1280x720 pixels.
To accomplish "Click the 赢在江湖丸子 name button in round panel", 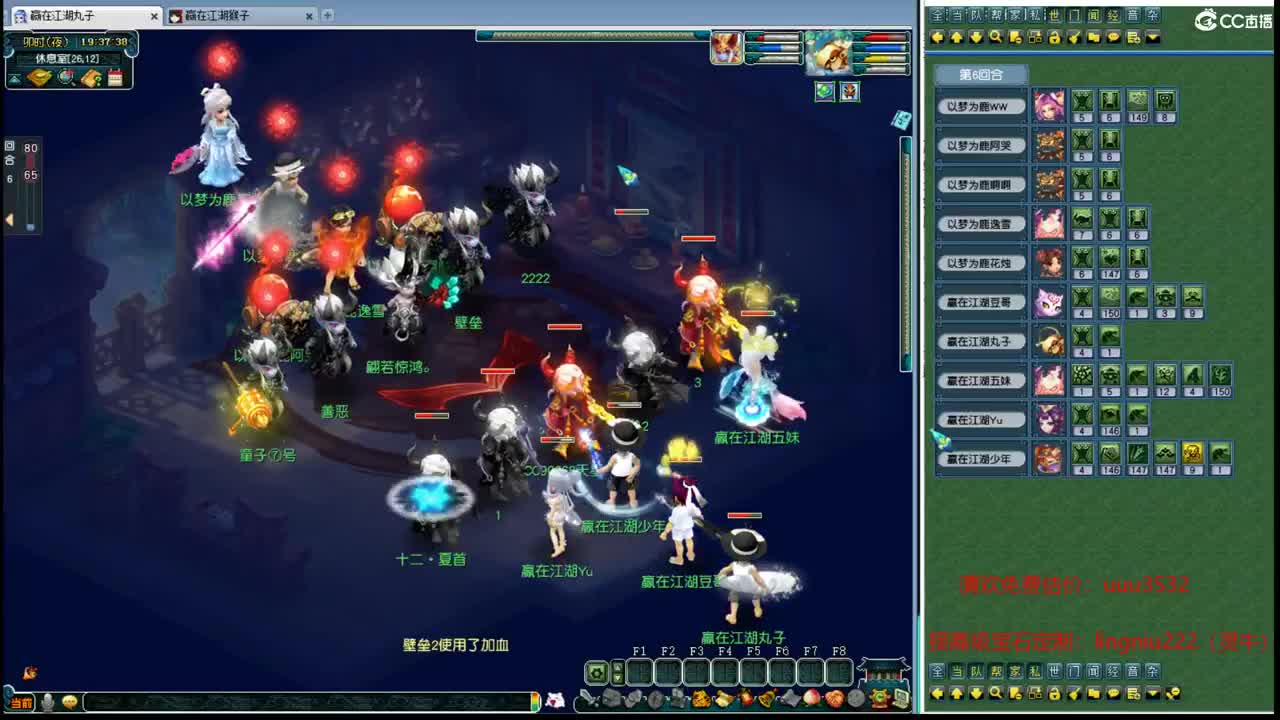I will (x=980, y=340).
